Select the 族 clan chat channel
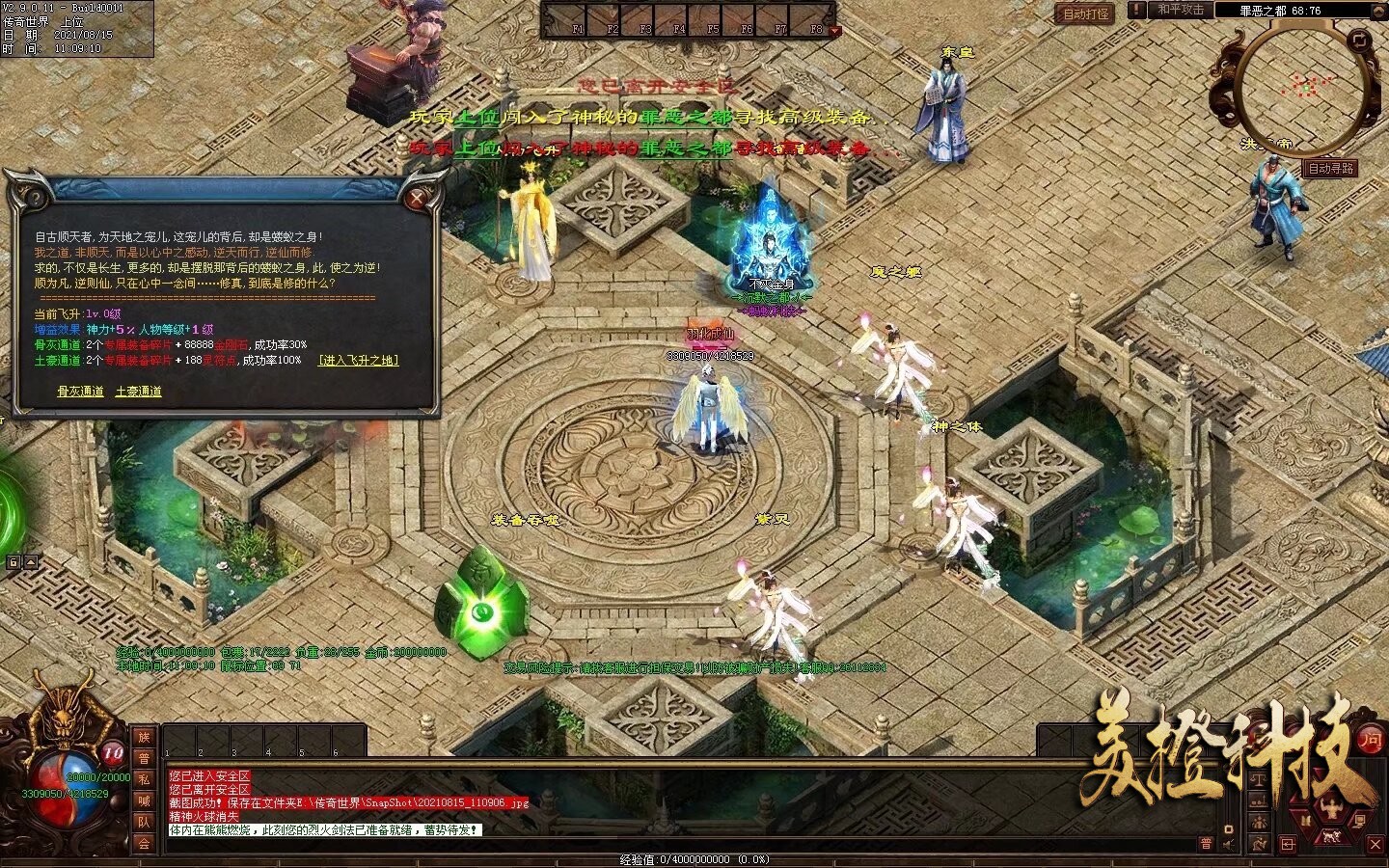The image size is (1389, 868). 144,737
